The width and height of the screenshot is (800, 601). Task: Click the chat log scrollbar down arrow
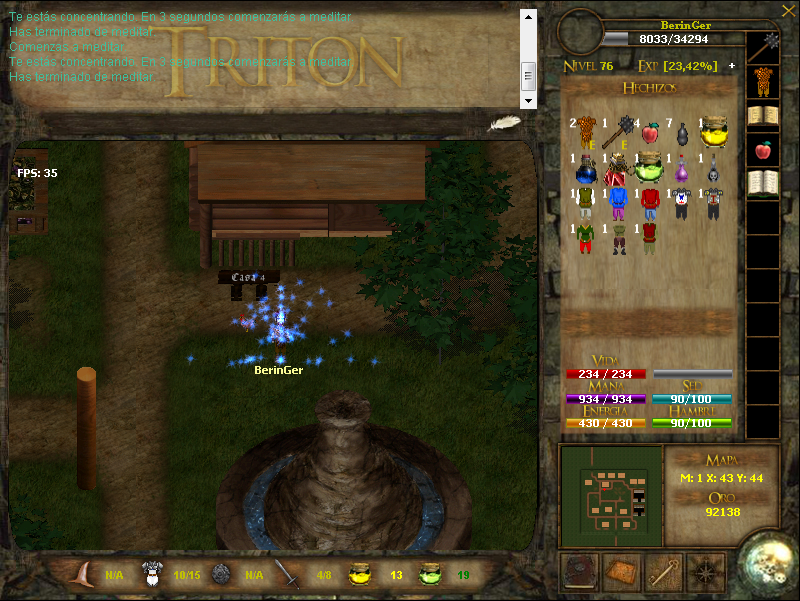pyautogui.click(x=529, y=100)
